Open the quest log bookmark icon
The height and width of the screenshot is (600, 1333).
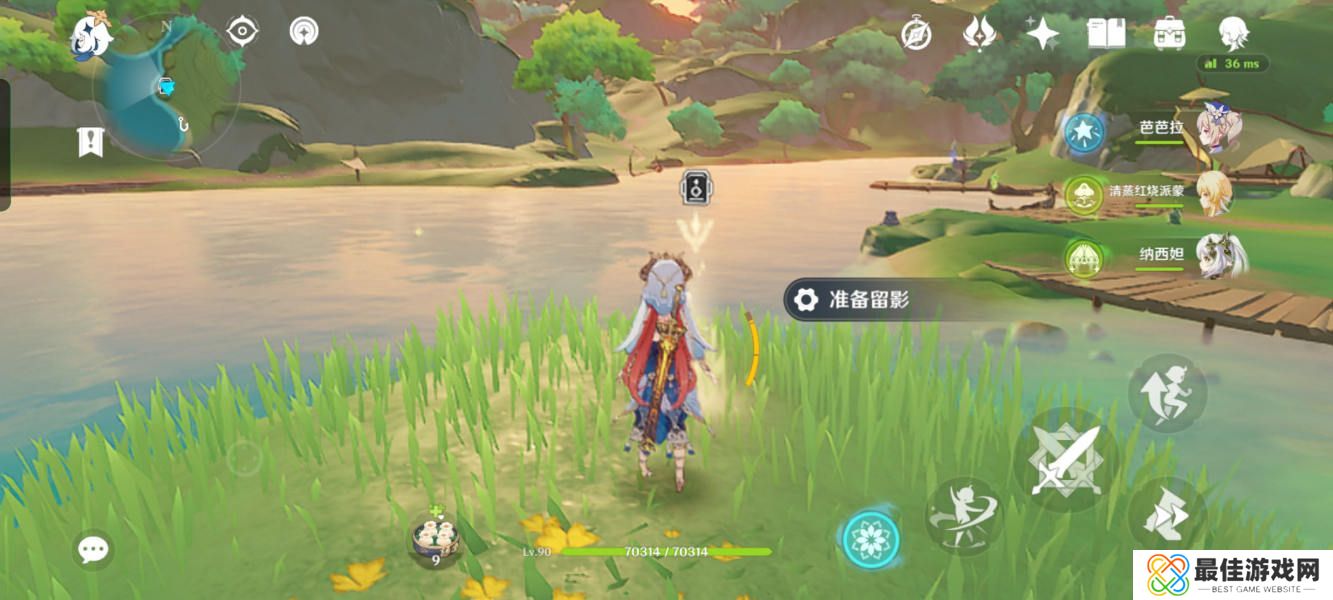point(91,142)
